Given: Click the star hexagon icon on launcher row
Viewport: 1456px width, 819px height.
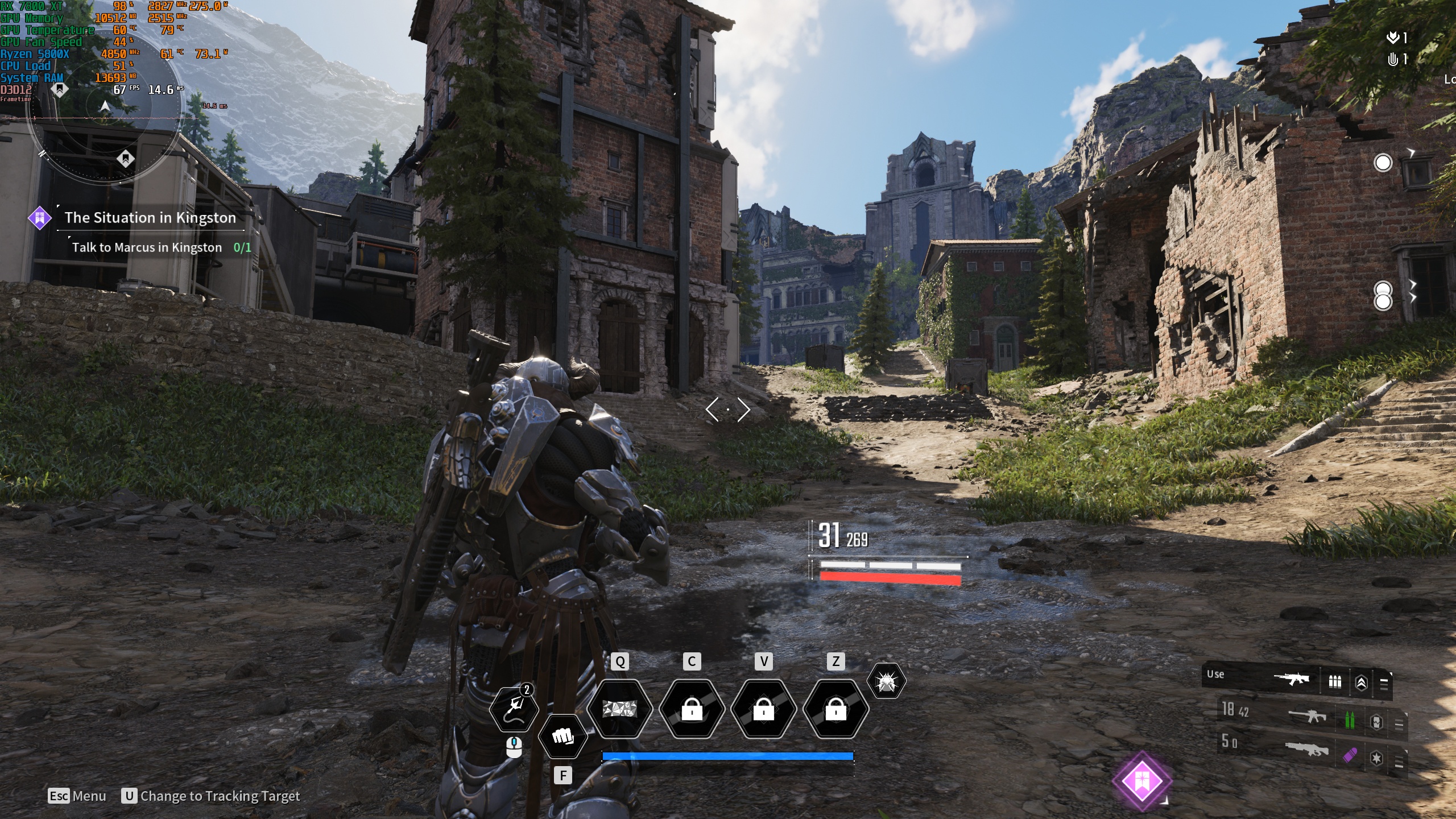Looking at the screenshot, I should (x=1376, y=758).
